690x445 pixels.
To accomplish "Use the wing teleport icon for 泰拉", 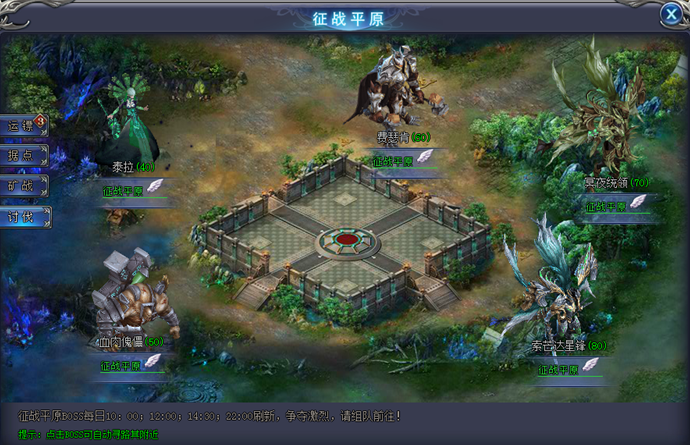I will pos(155,187).
